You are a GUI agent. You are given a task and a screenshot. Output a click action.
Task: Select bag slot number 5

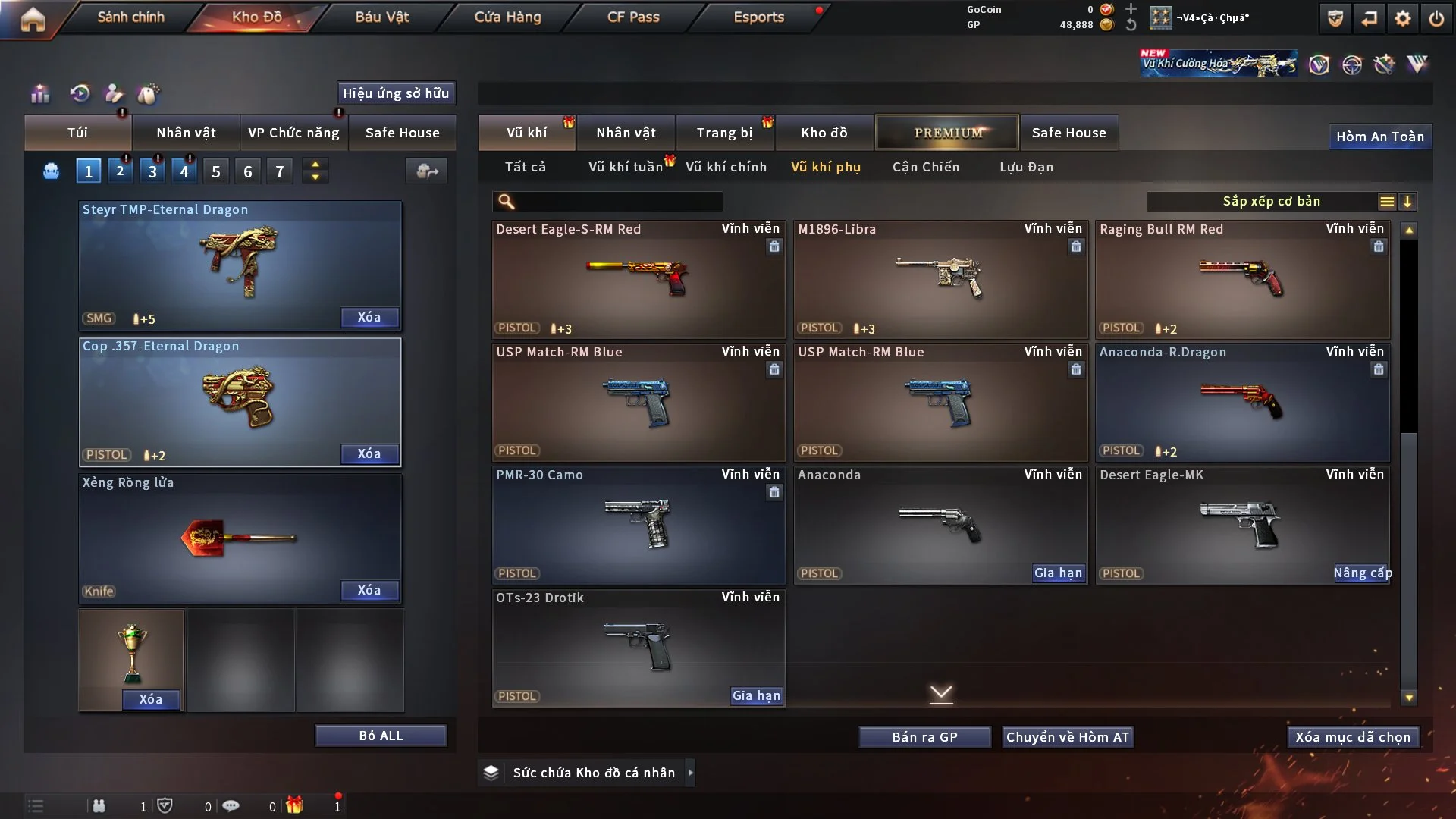(x=216, y=172)
